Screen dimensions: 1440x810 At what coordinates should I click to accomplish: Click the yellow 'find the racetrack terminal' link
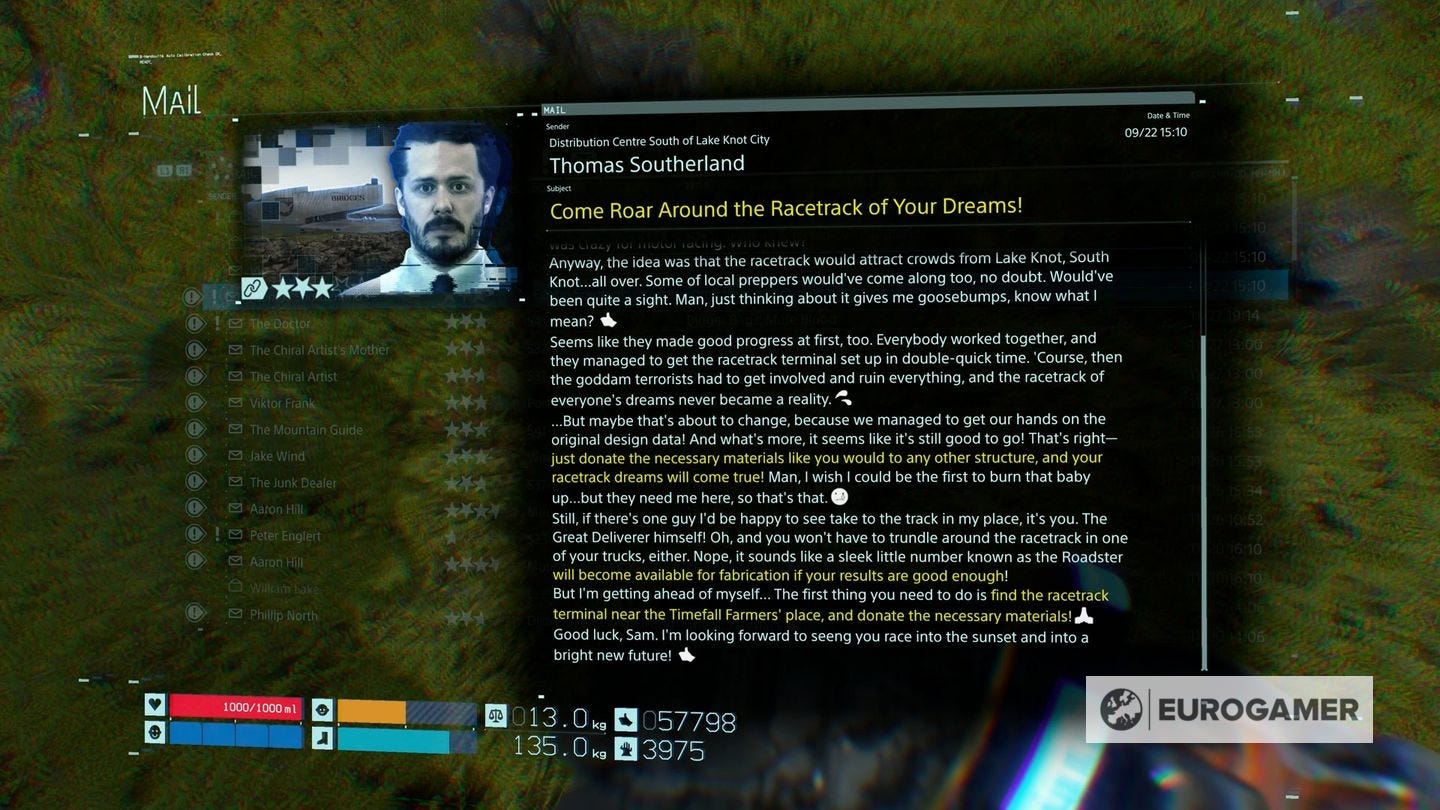pyautogui.click(x=1048, y=595)
